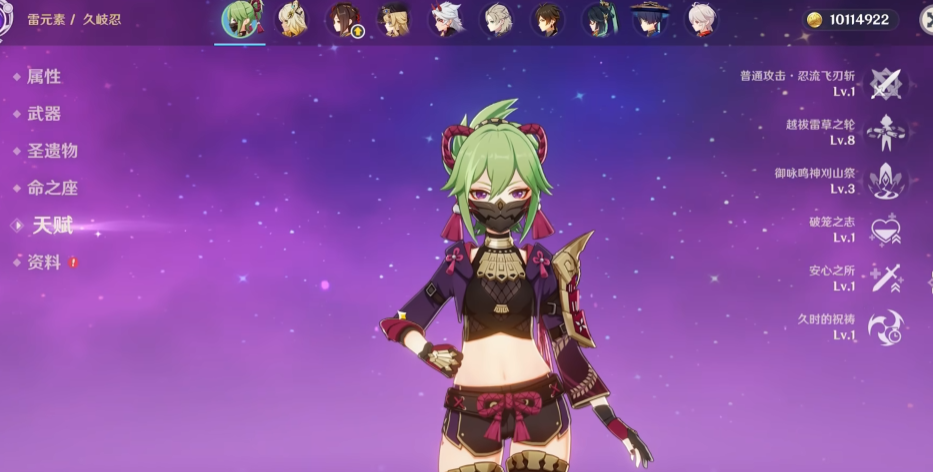The height and width of the screenshot is (472, 933).
Task: Switch to the white-haired red-horned character portrait
Action: (445, 19)
